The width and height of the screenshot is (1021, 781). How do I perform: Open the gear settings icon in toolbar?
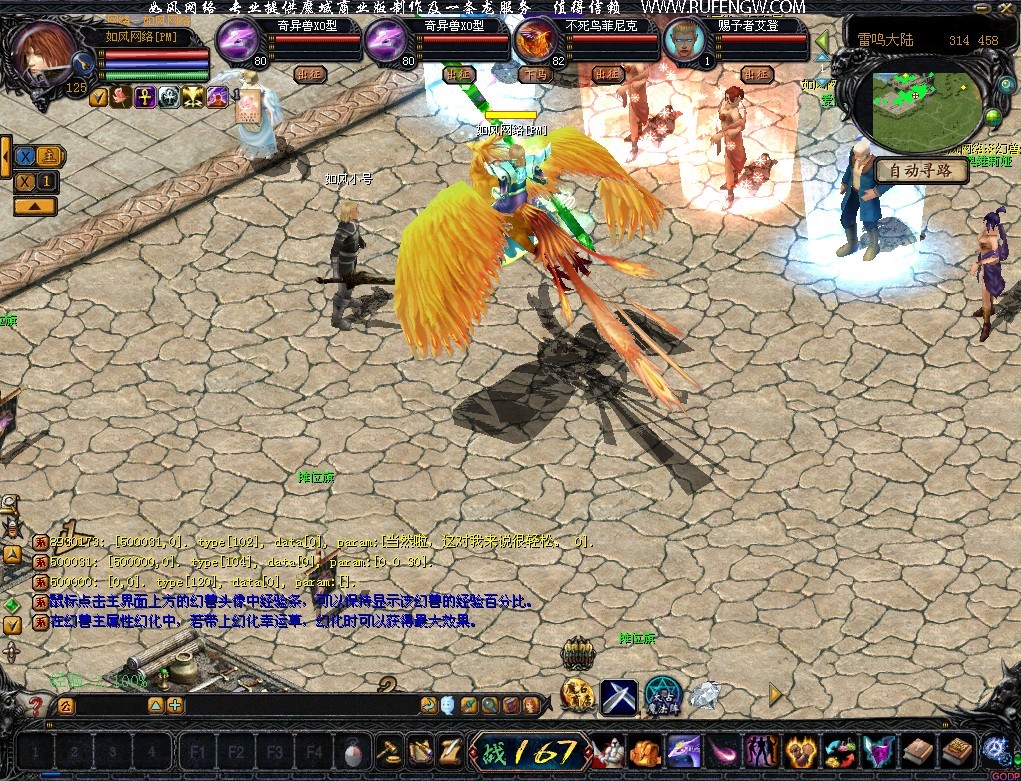click(995, 748)
